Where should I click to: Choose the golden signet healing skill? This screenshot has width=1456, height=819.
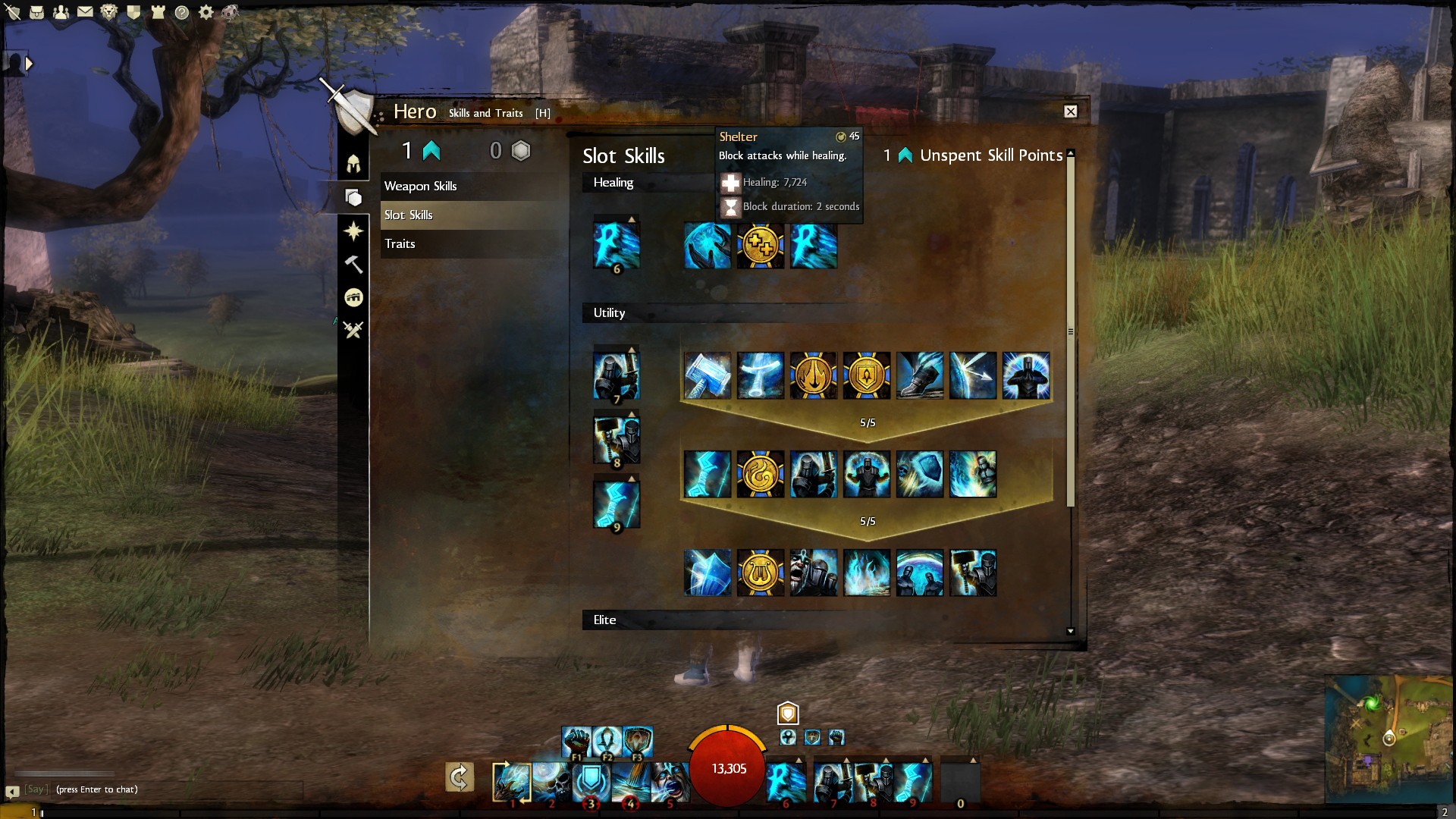(x=760, y=246)
